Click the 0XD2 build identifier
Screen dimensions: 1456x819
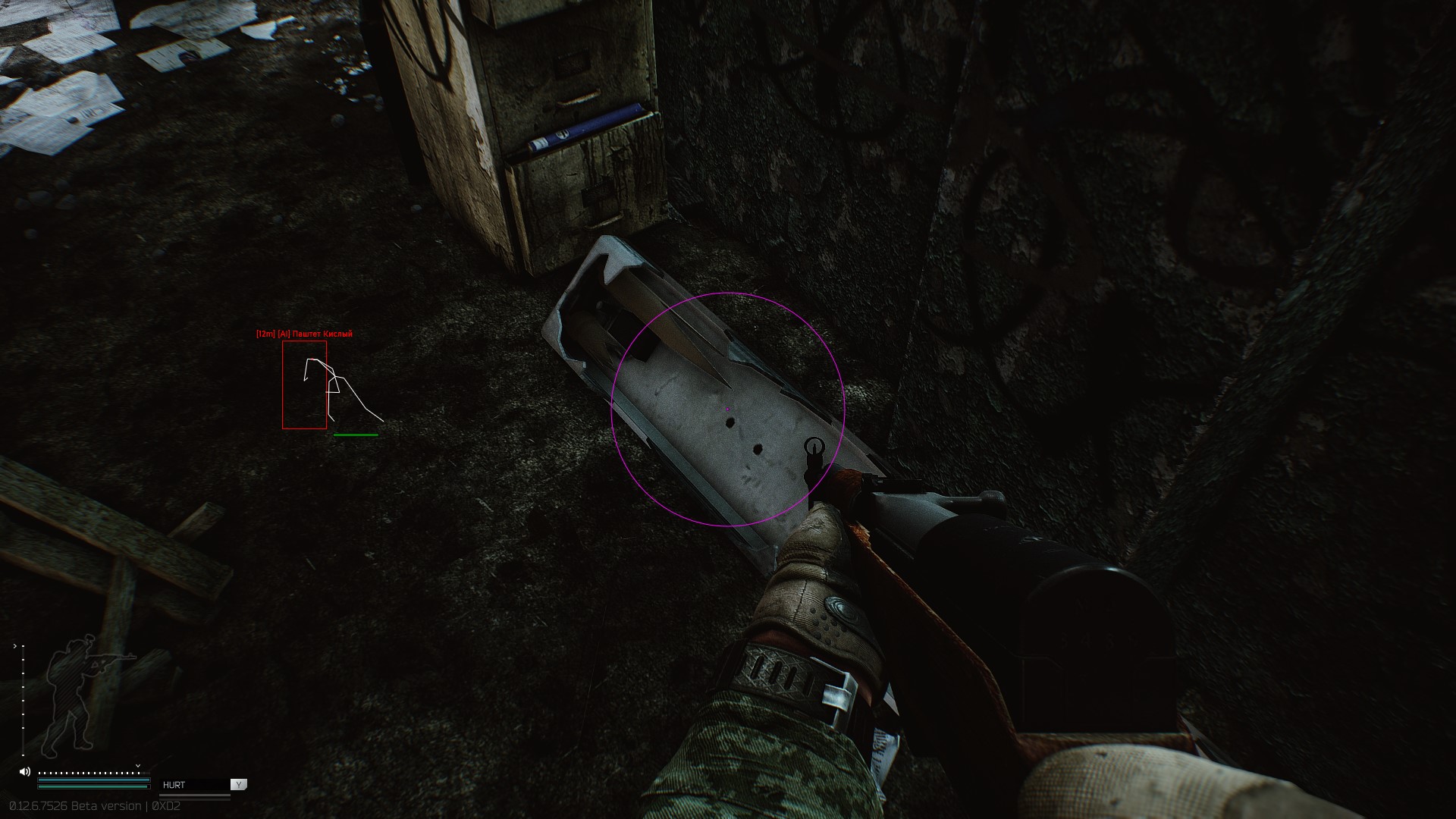point(165,805)
